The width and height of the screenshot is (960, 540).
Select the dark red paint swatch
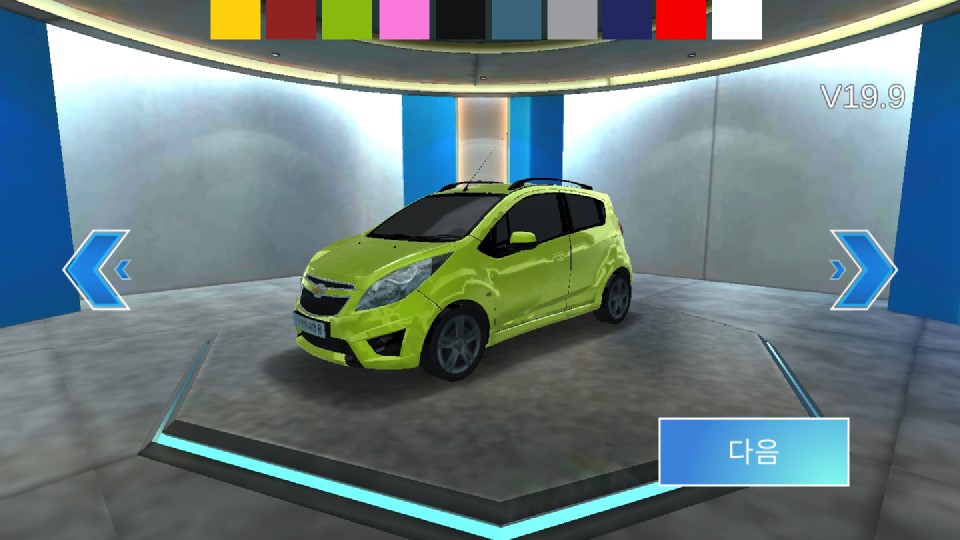coord(291,20)
